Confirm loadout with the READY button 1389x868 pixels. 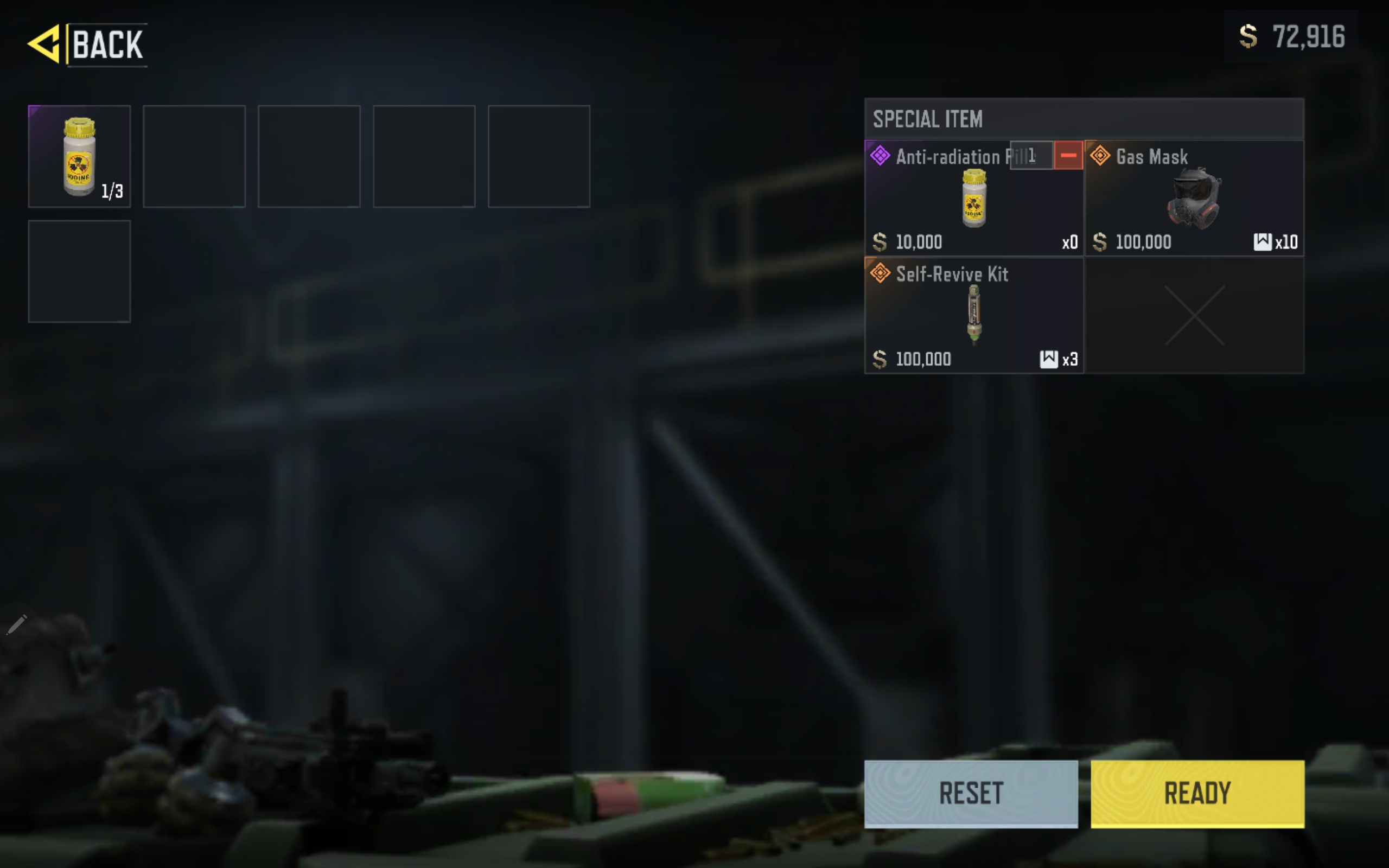[1197, 793]
